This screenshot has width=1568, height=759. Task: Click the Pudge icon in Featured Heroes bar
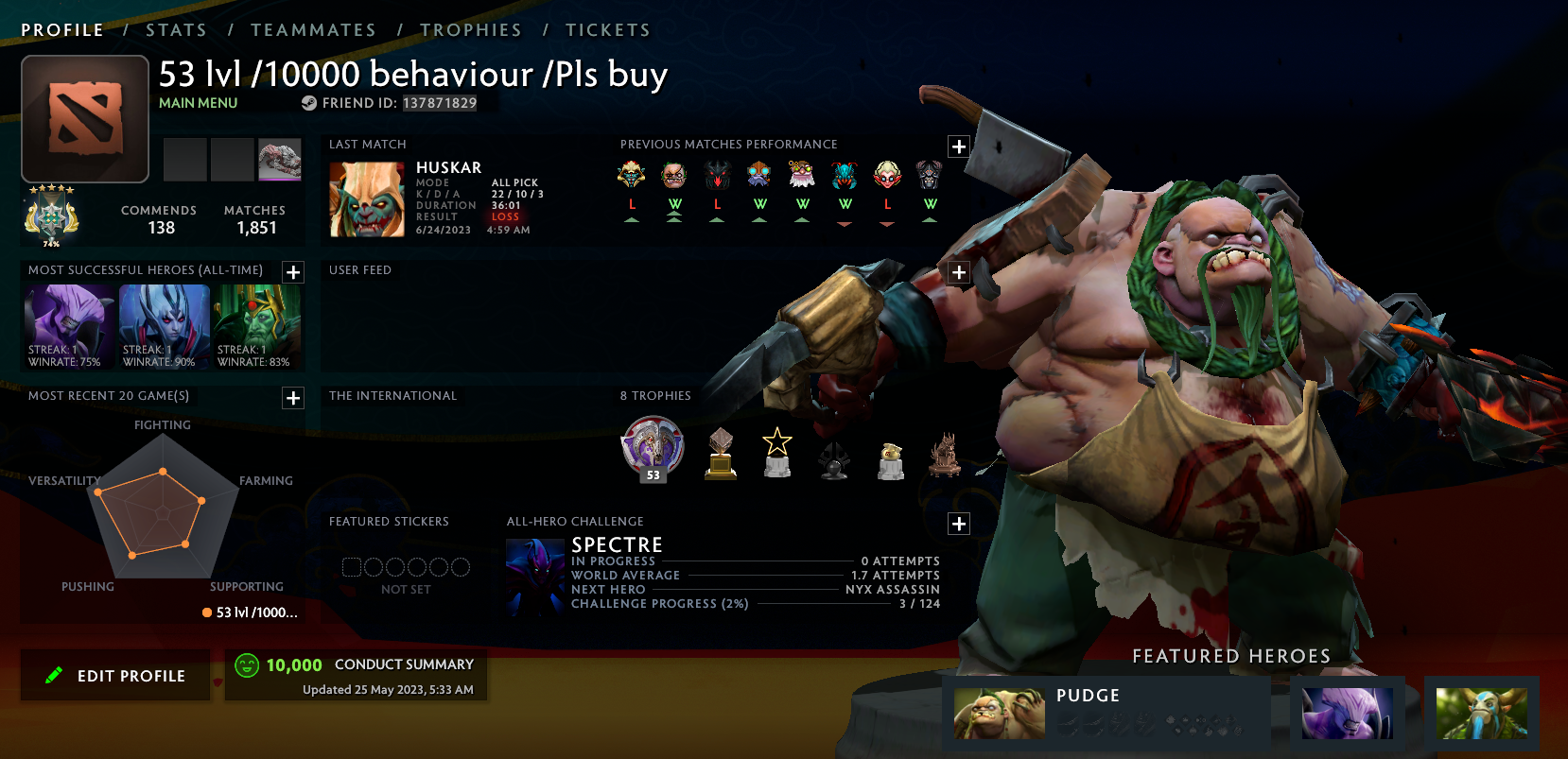[x=1000, y=714]
